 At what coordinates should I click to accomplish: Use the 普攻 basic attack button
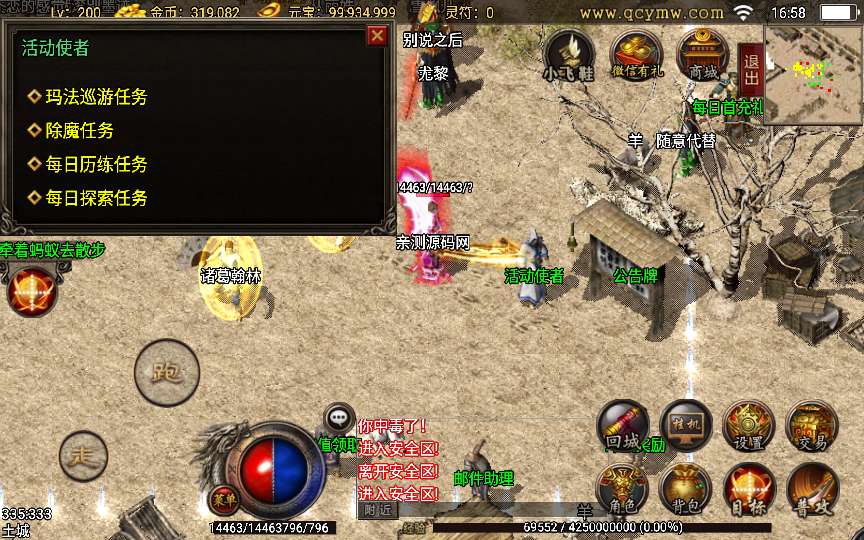click(811, 489)
